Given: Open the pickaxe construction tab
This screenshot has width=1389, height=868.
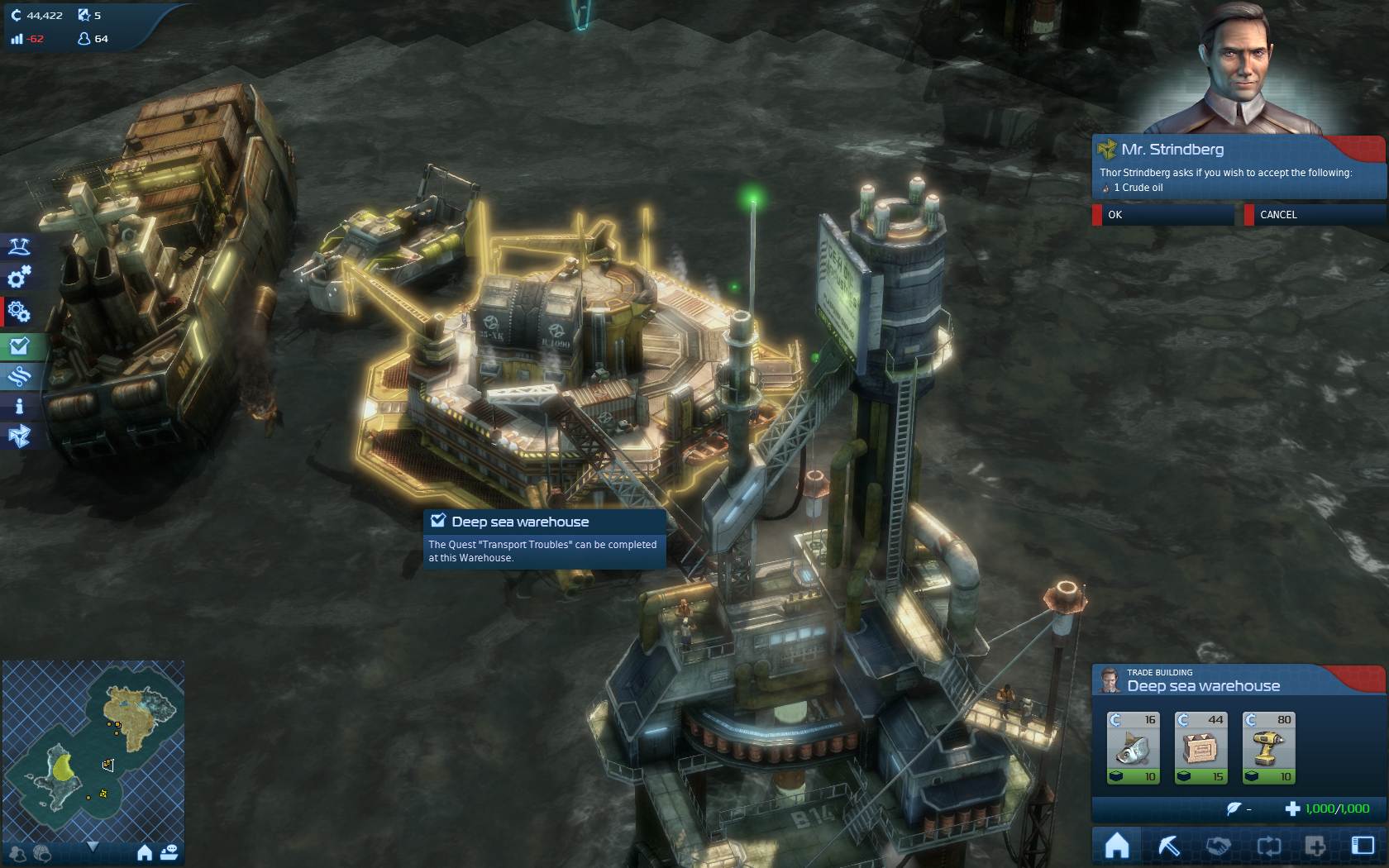Looking at the screenshot, I should tap(1169, 846).
